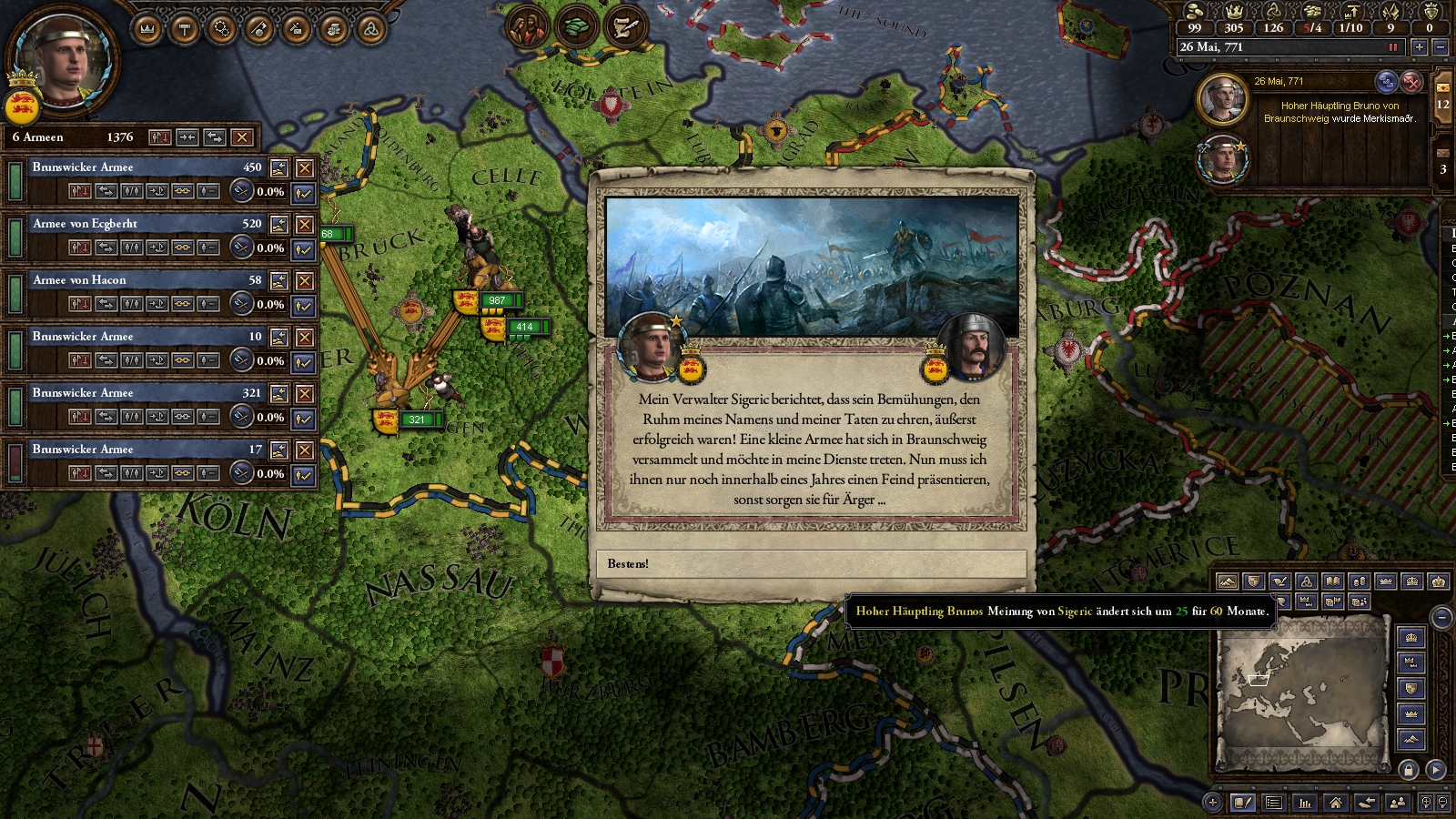
Task: Open the laws menu with gavel icon
Action: tap(185, 30)
